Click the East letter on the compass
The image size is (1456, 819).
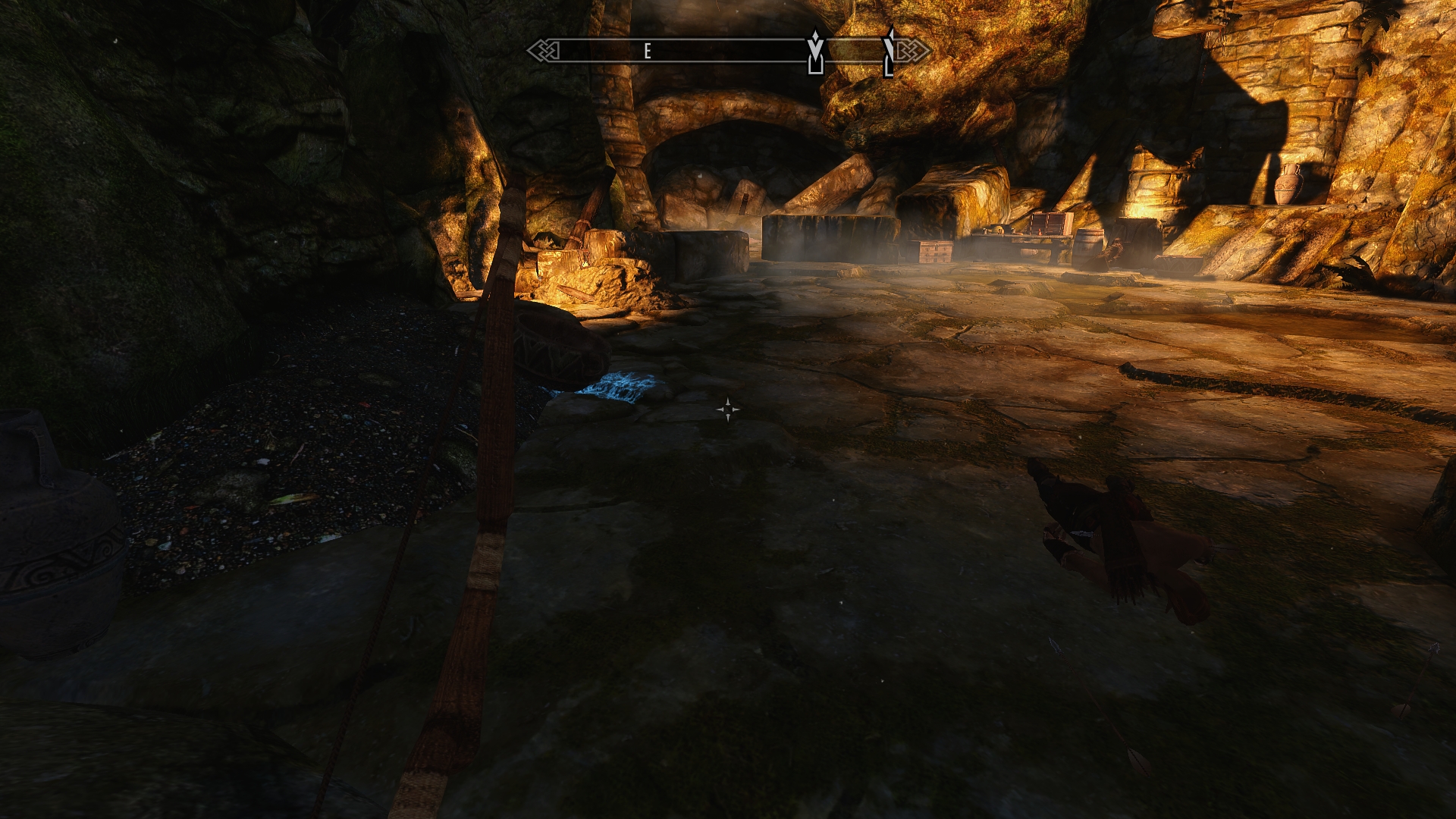[648, 52]
